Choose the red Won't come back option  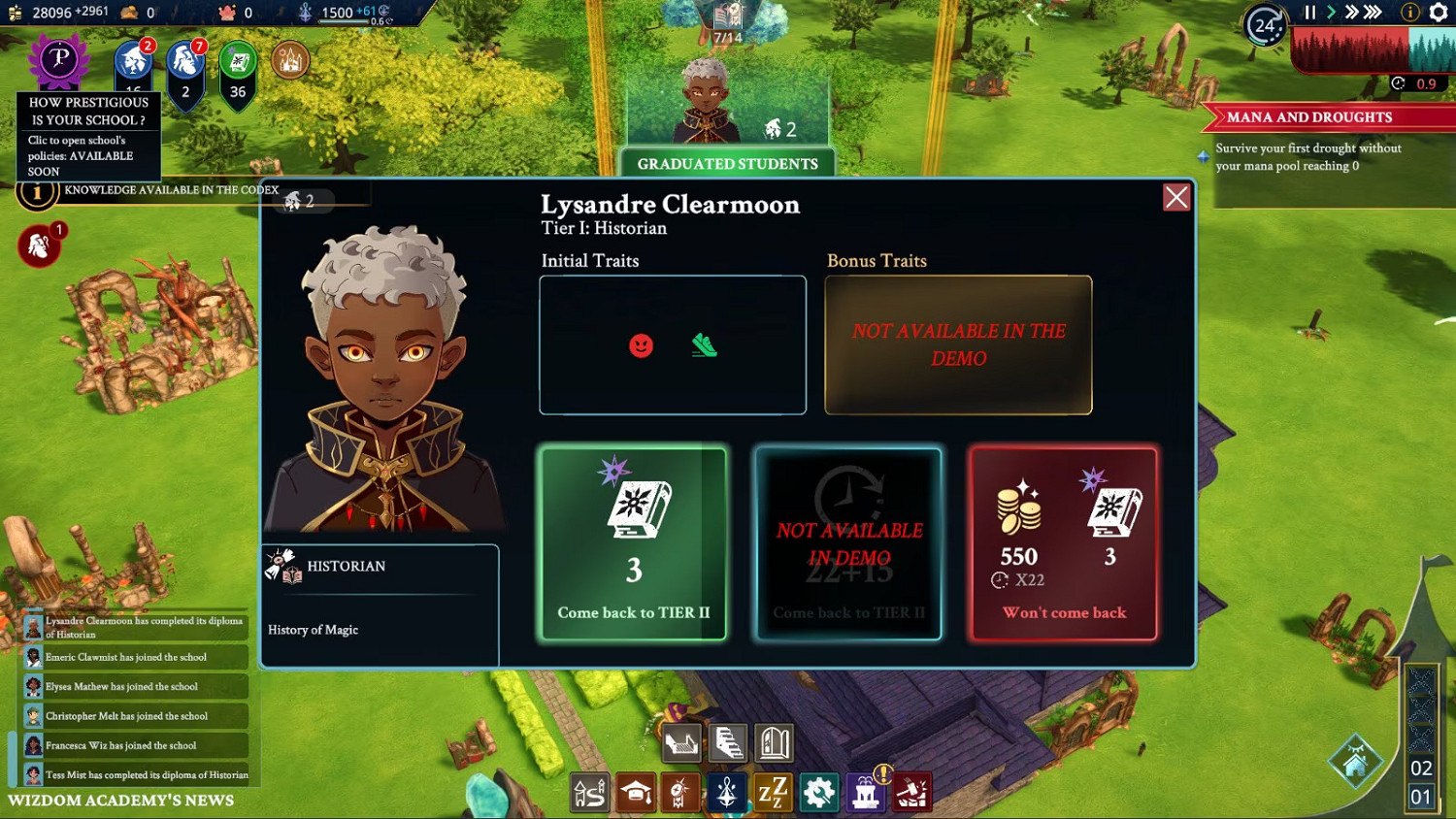pyautogui.click(x=1063, y=543)
